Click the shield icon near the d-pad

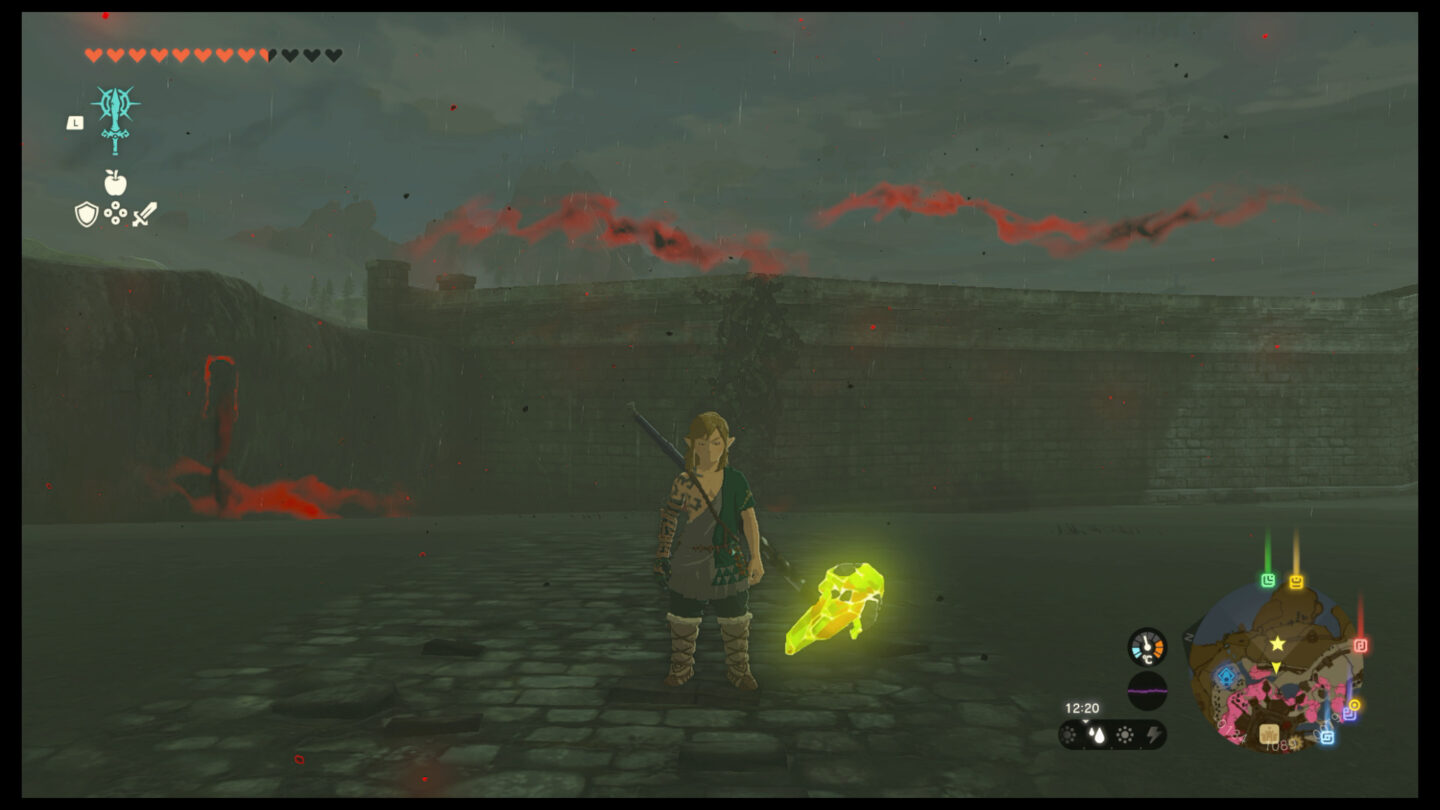coord(86,214)
